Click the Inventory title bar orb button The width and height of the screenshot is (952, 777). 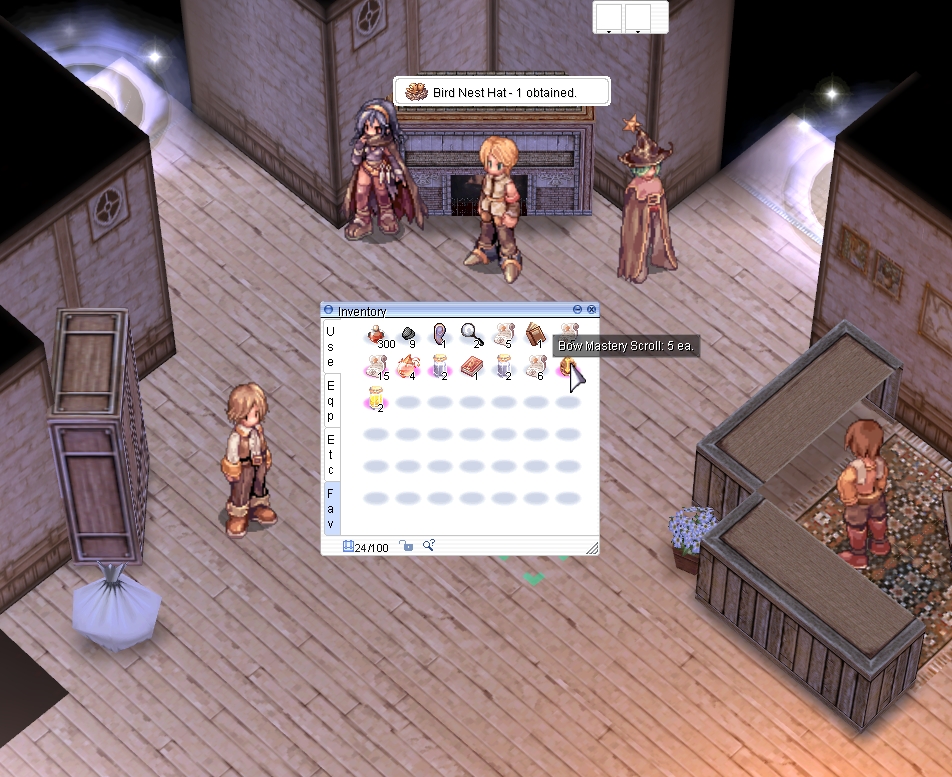(x=329, y=311)
